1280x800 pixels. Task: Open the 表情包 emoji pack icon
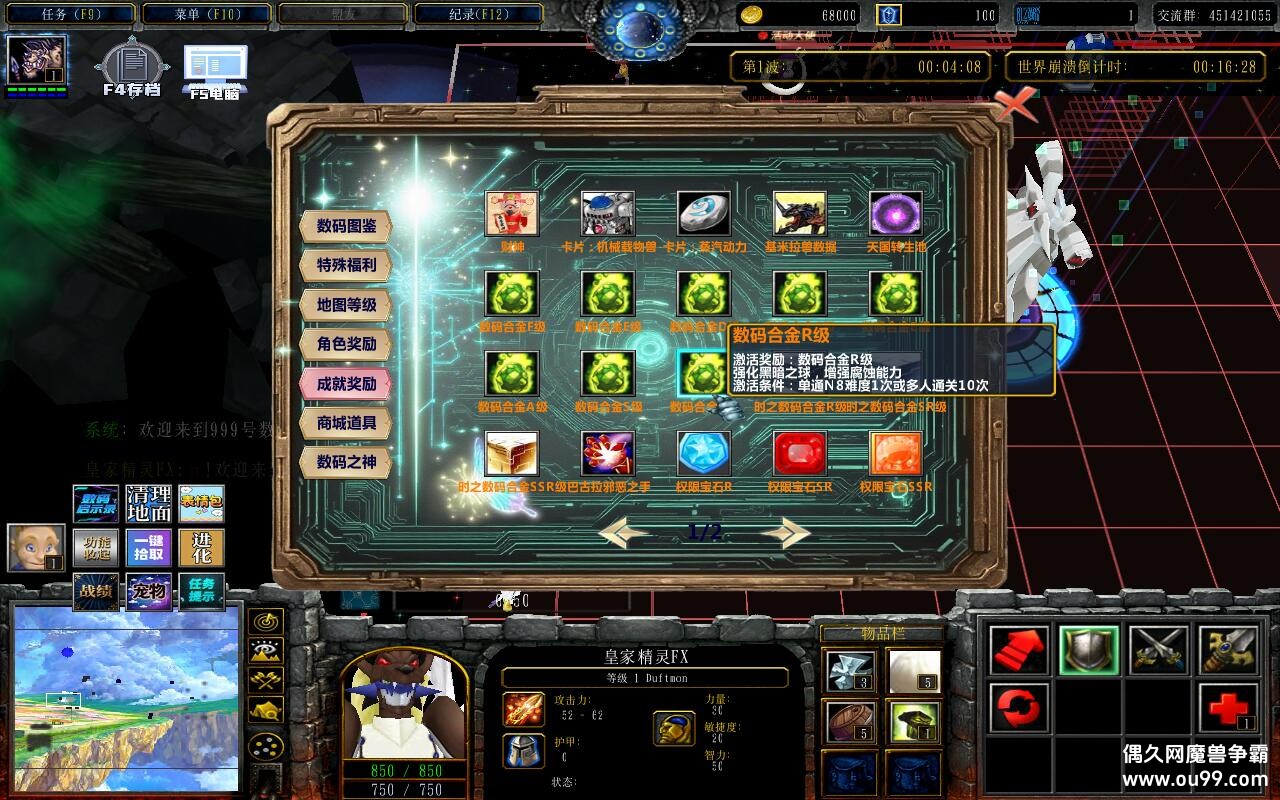(200, 504)
